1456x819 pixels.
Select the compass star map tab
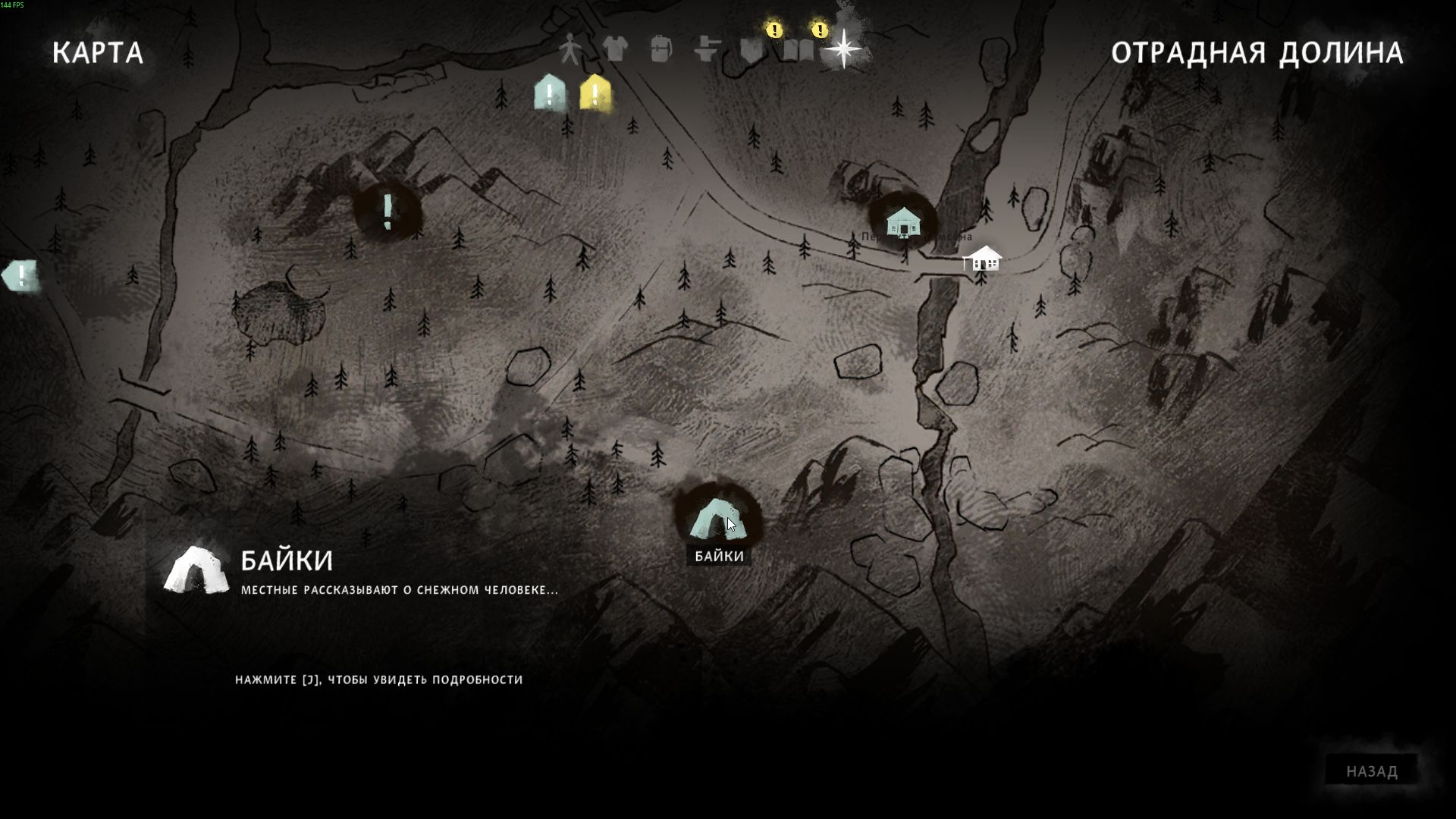[843, 49]
